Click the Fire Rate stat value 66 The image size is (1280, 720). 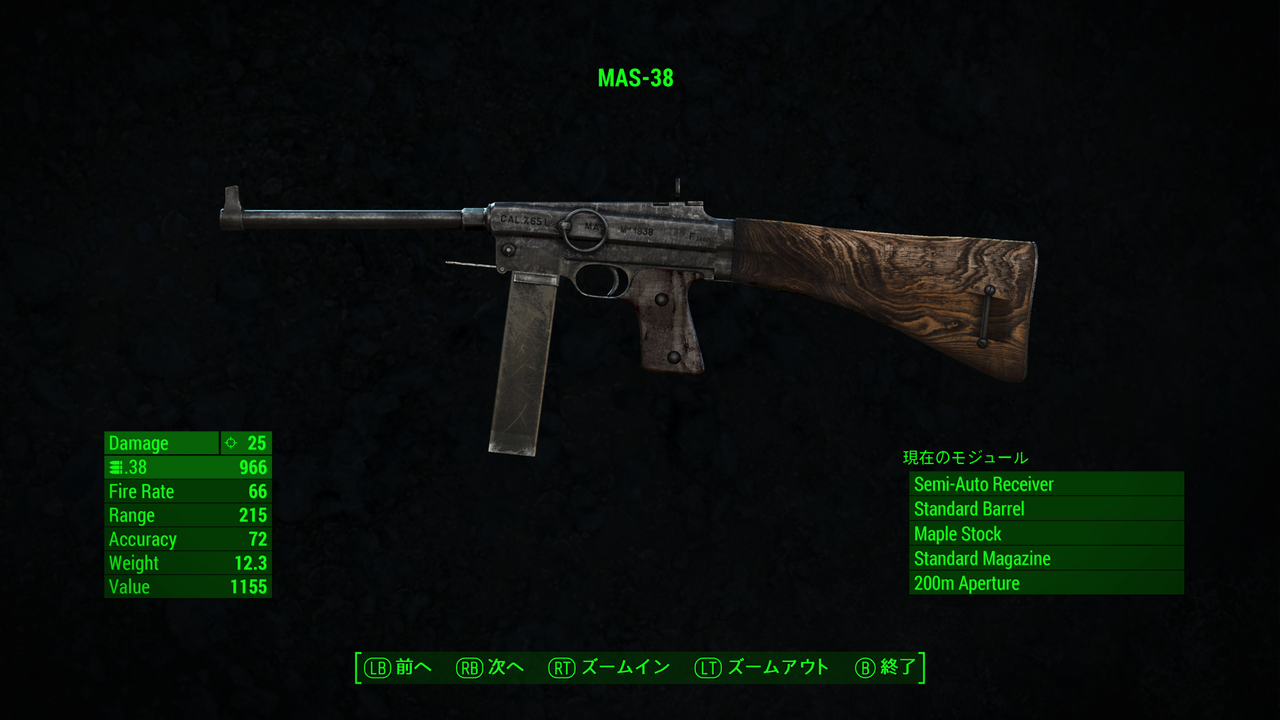(260, 491)
